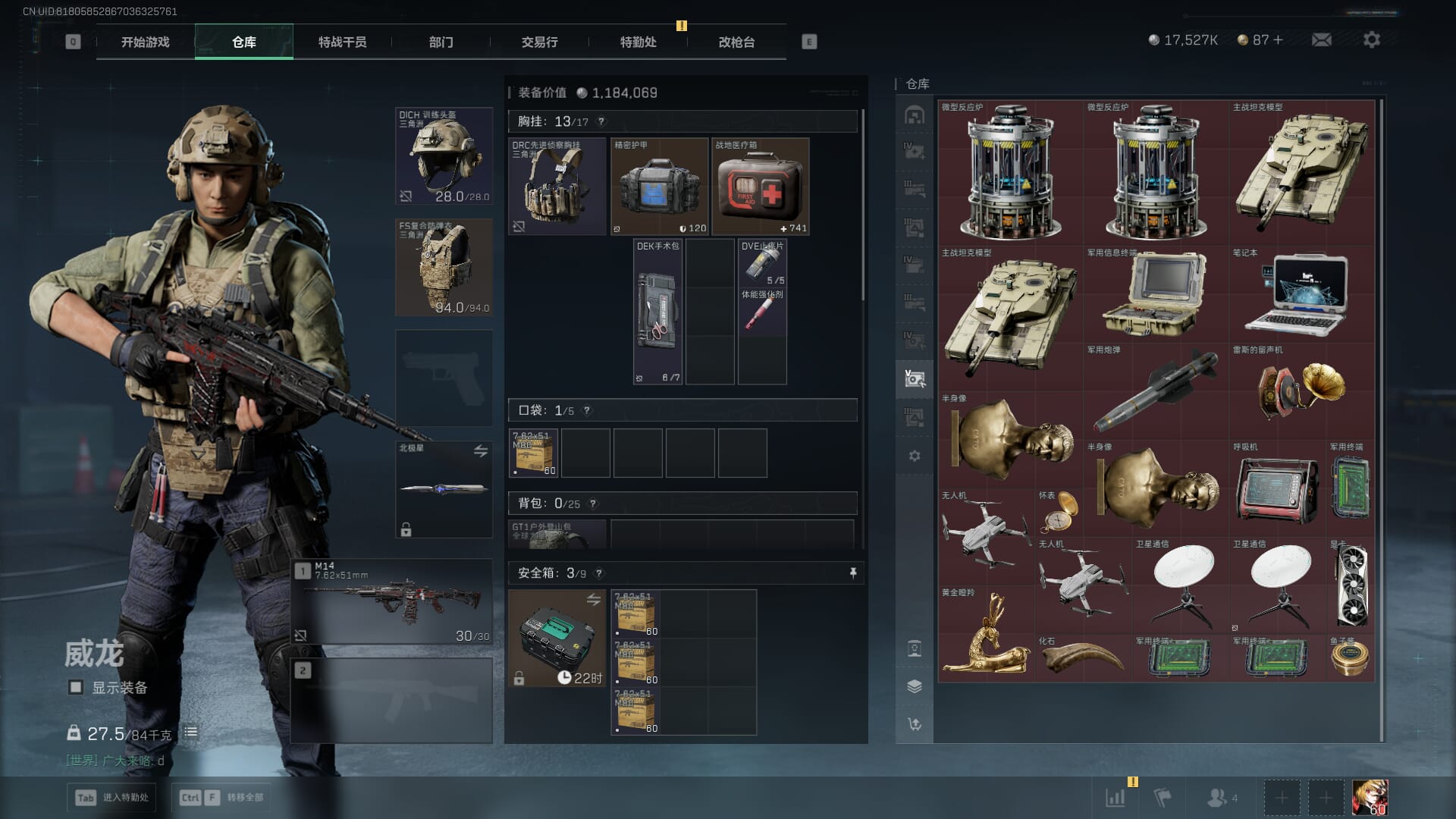This screenshot has width=1456, height=819.
Task: Select the 特勤处 tab
Action: click(638, 42)
